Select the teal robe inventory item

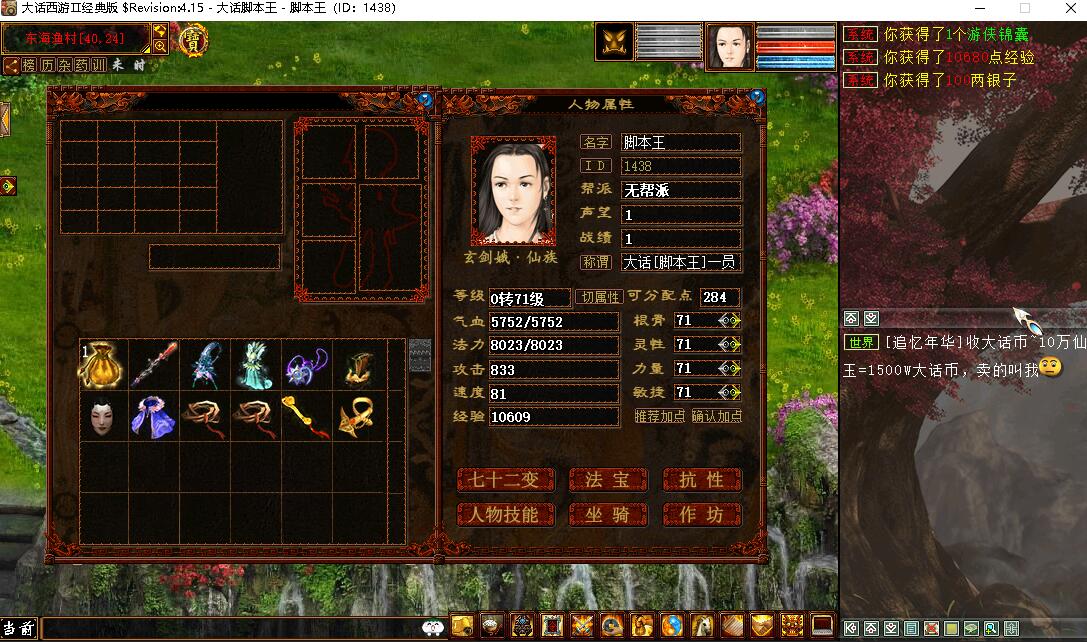click(254, 366)
